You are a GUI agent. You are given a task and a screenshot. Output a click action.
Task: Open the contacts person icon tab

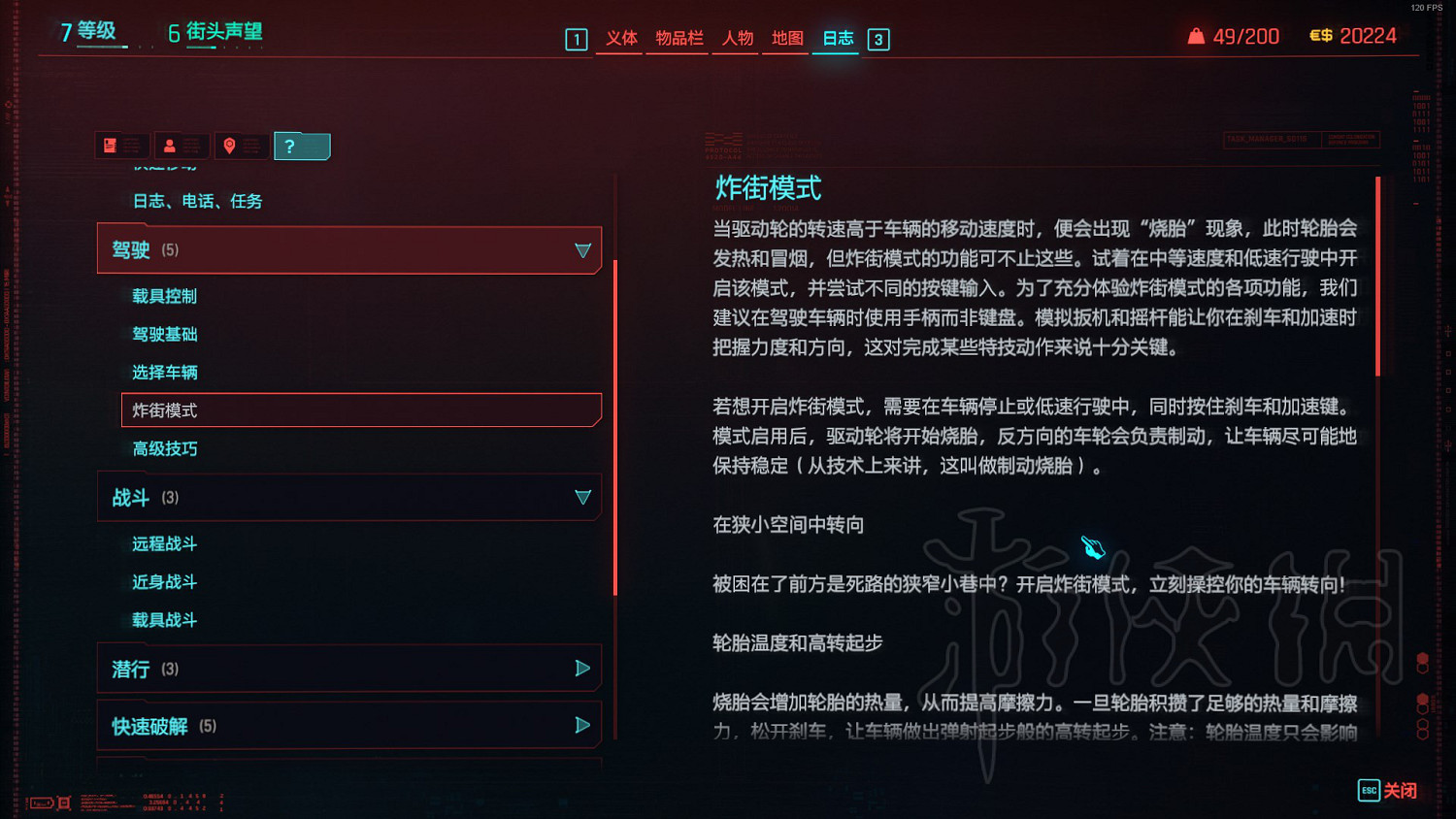(182, 146)
